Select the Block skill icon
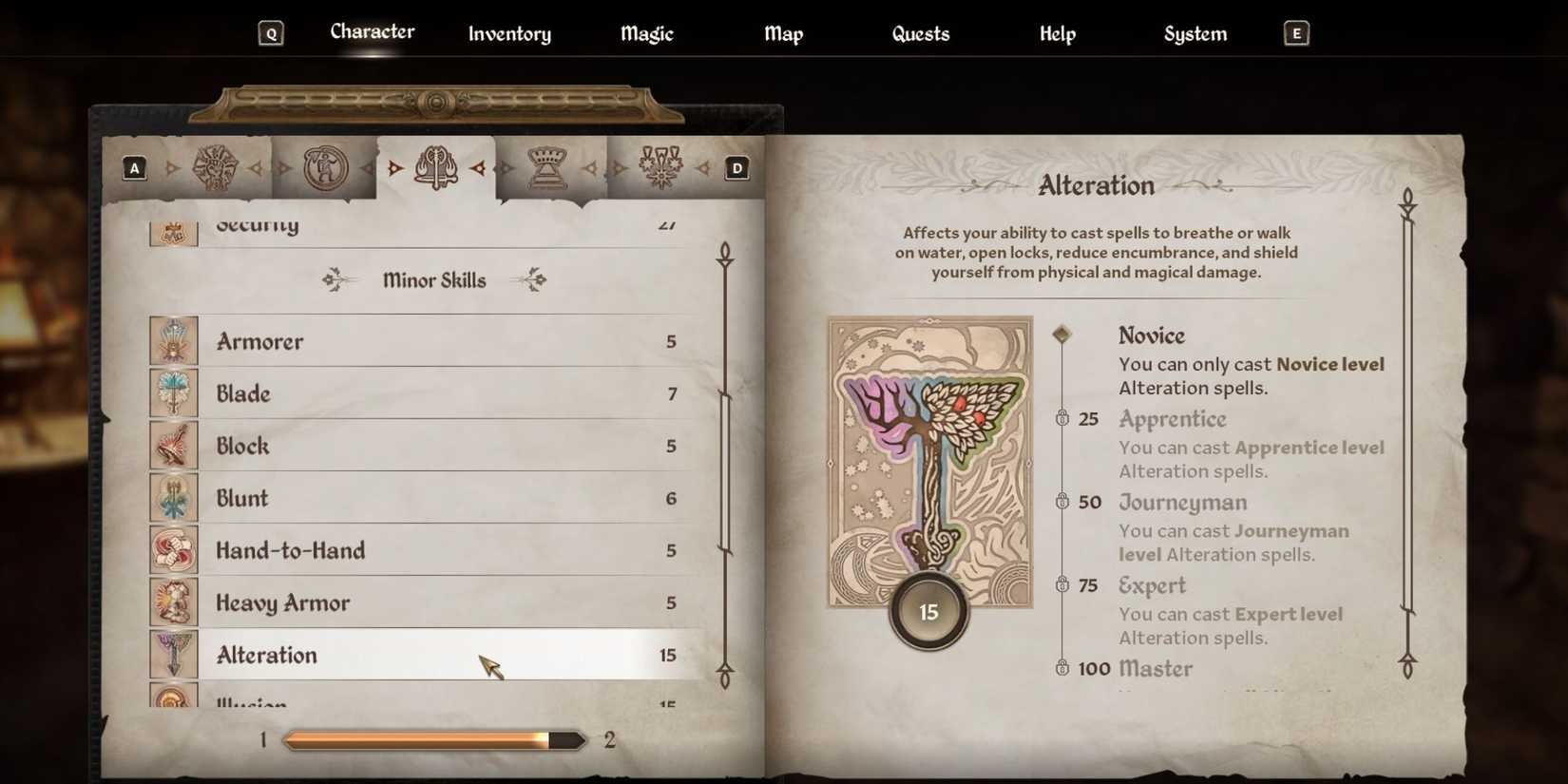This screenshot has width=1568, height=784. (x=174, y=446)
